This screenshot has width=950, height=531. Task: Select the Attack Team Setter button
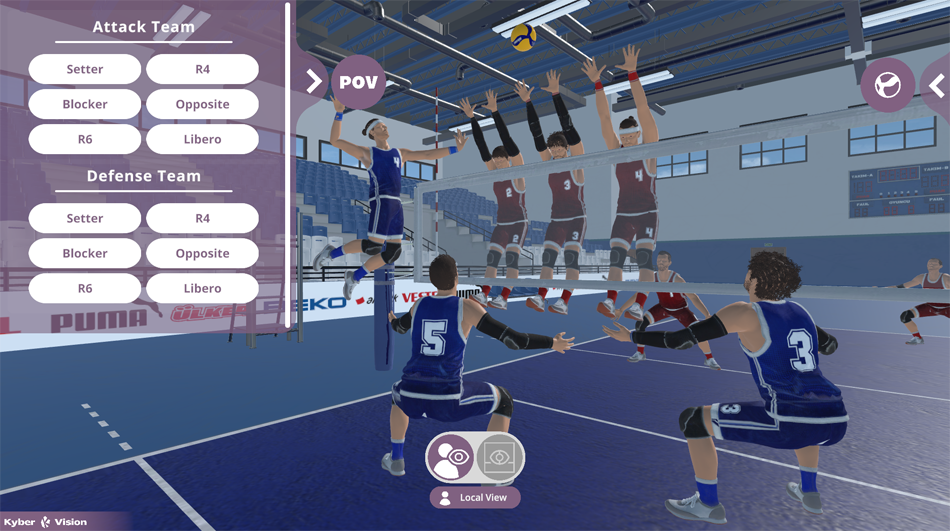click(85, 69)
